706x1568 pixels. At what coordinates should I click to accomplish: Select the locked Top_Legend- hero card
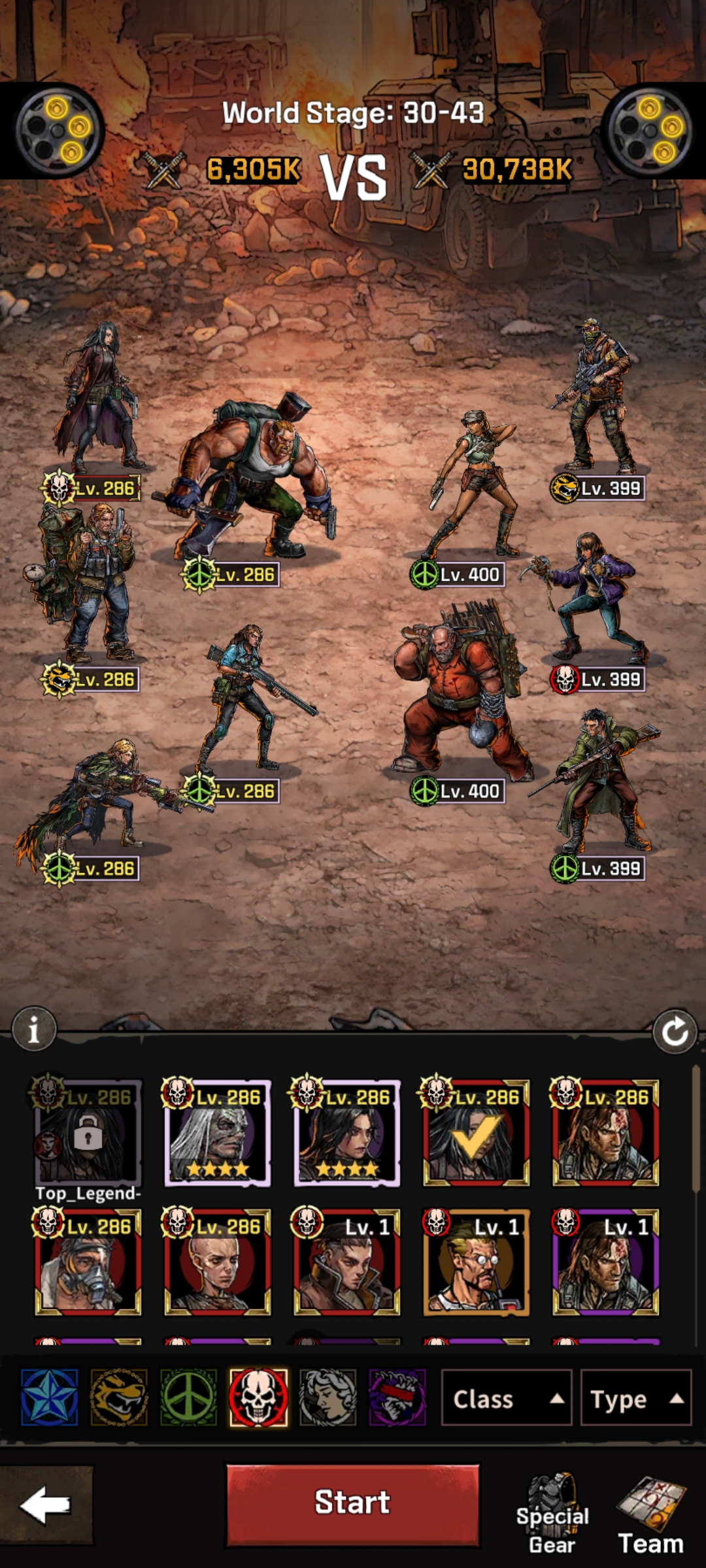(88, 1133)
